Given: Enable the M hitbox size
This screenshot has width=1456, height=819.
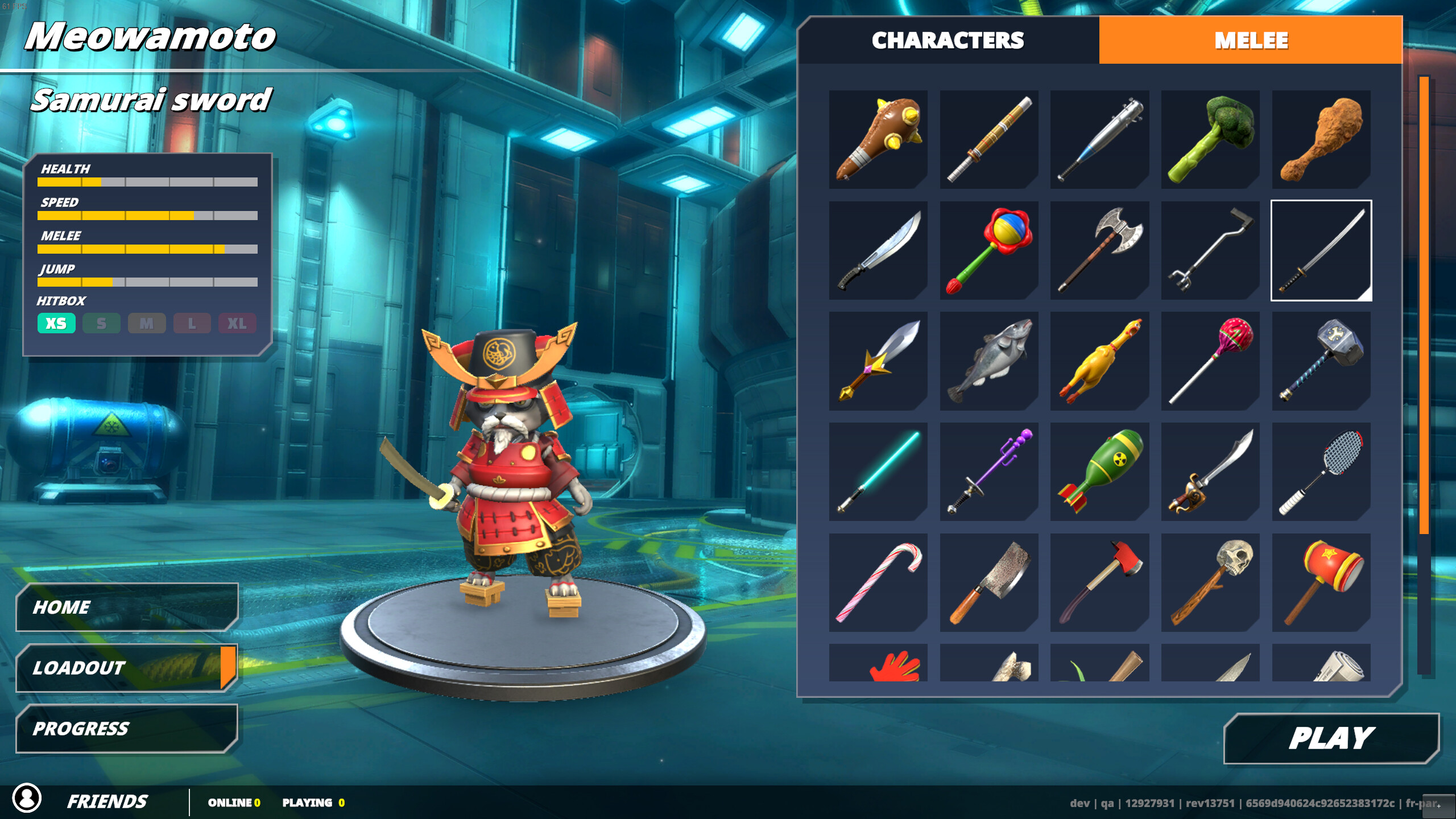Looking at the screenshot, I should [x=147, y=323].
